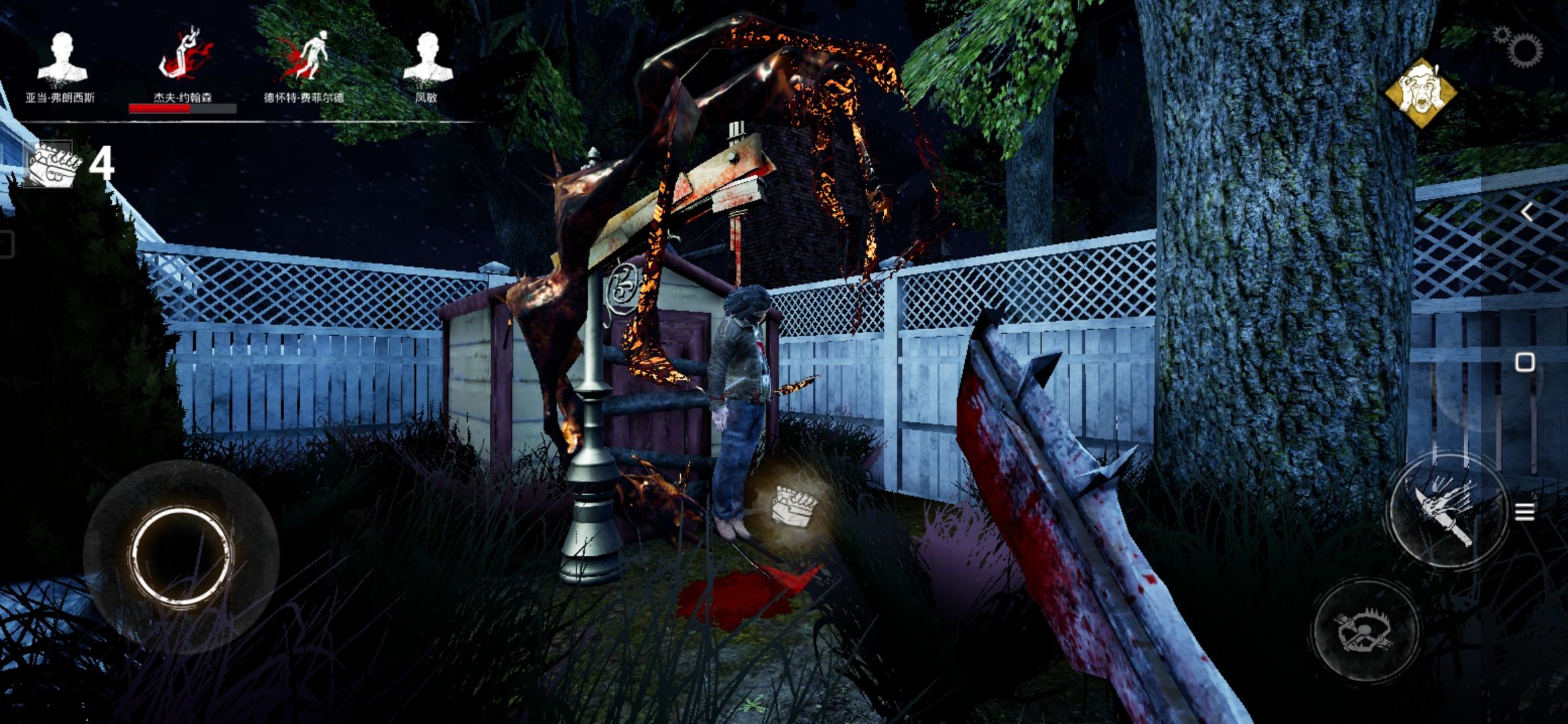Activate the bear trap power button
The width and height of the screenshot is (1568, 724).
coord(1366,630)
